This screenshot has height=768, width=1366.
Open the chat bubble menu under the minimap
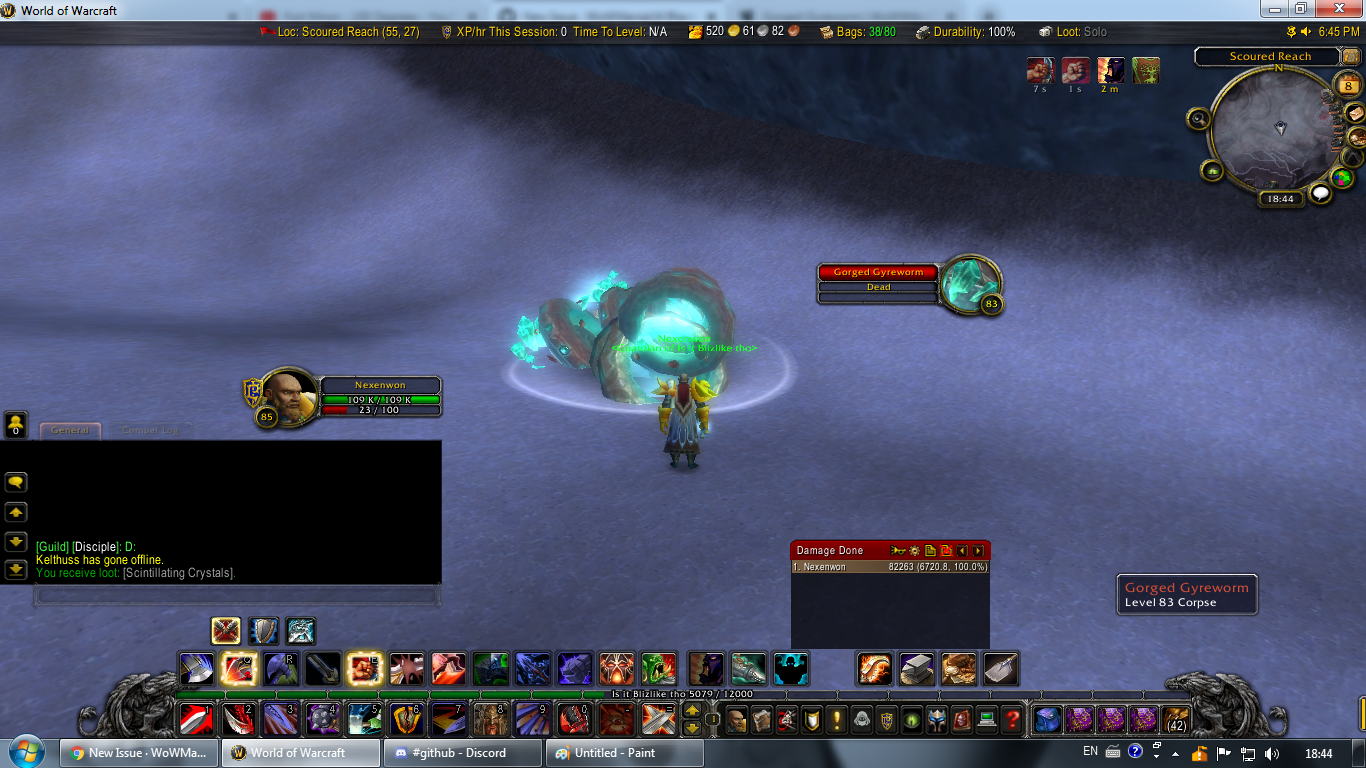tap(1321, 192)
